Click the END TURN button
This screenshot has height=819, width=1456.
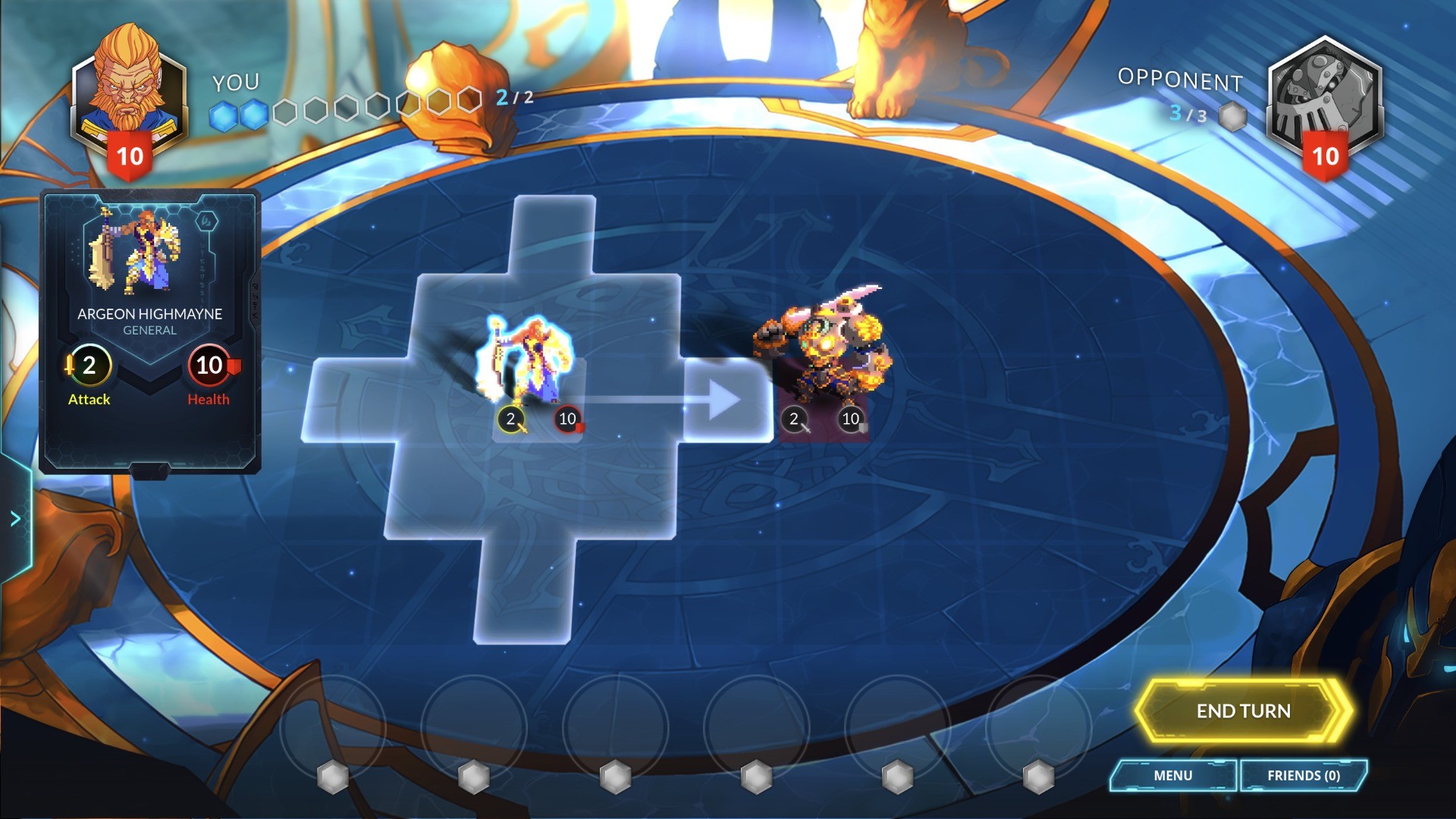1243,711
